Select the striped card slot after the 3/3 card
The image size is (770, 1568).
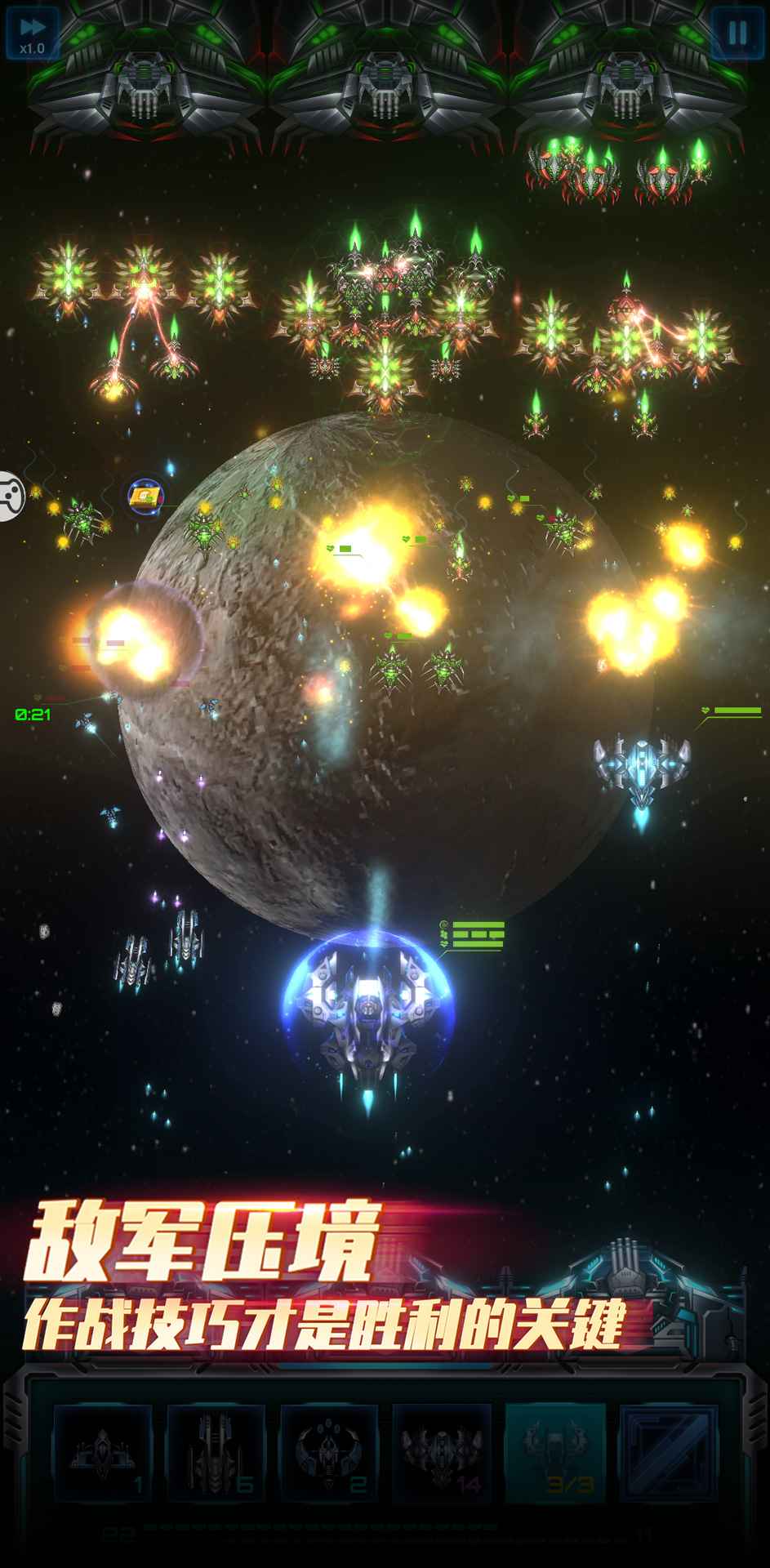point(668,1454)
